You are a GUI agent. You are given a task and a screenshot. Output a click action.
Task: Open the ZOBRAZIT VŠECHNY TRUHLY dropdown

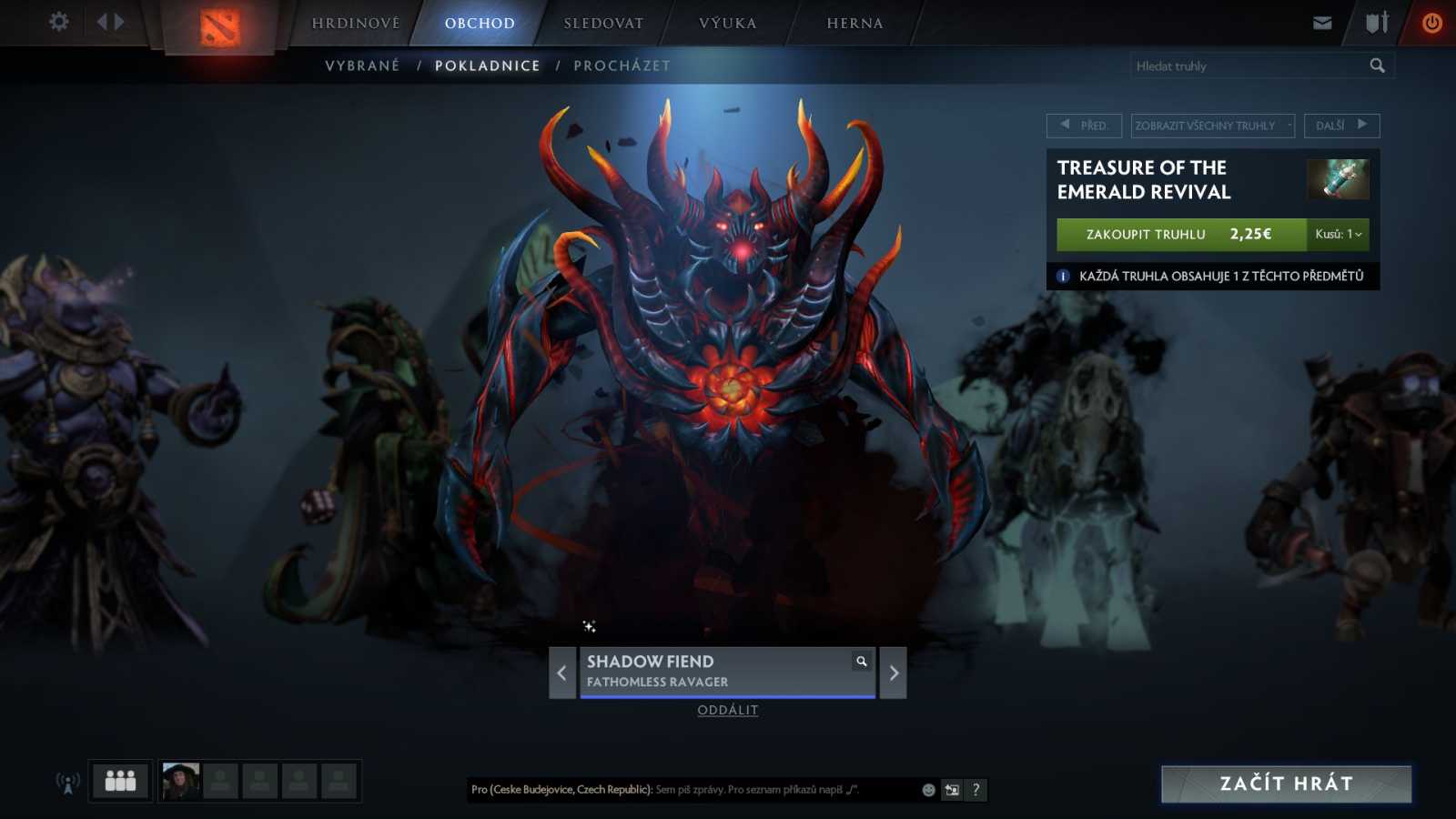1211,126
